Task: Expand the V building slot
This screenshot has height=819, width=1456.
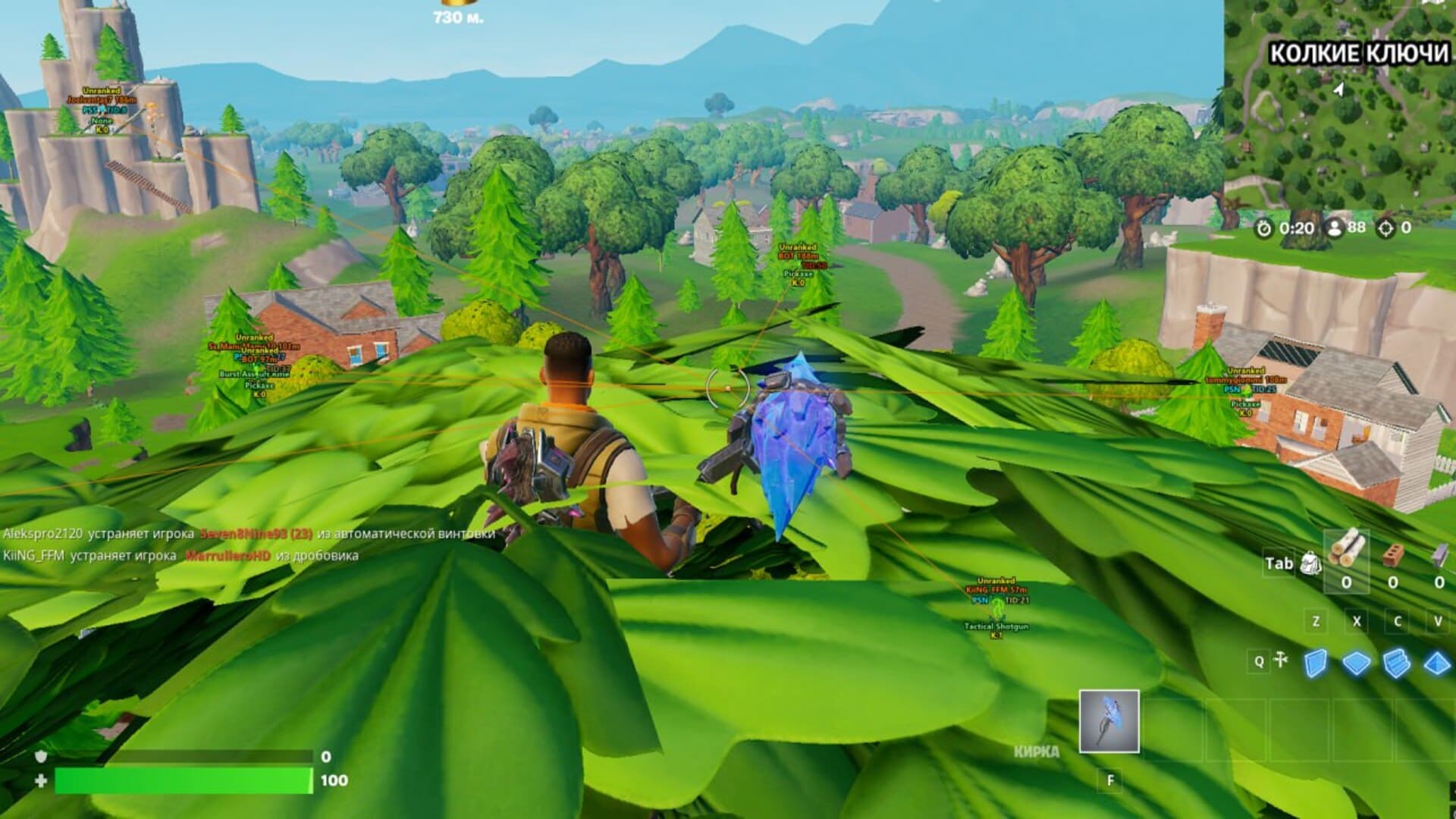Action: [x=1438, y=621]
